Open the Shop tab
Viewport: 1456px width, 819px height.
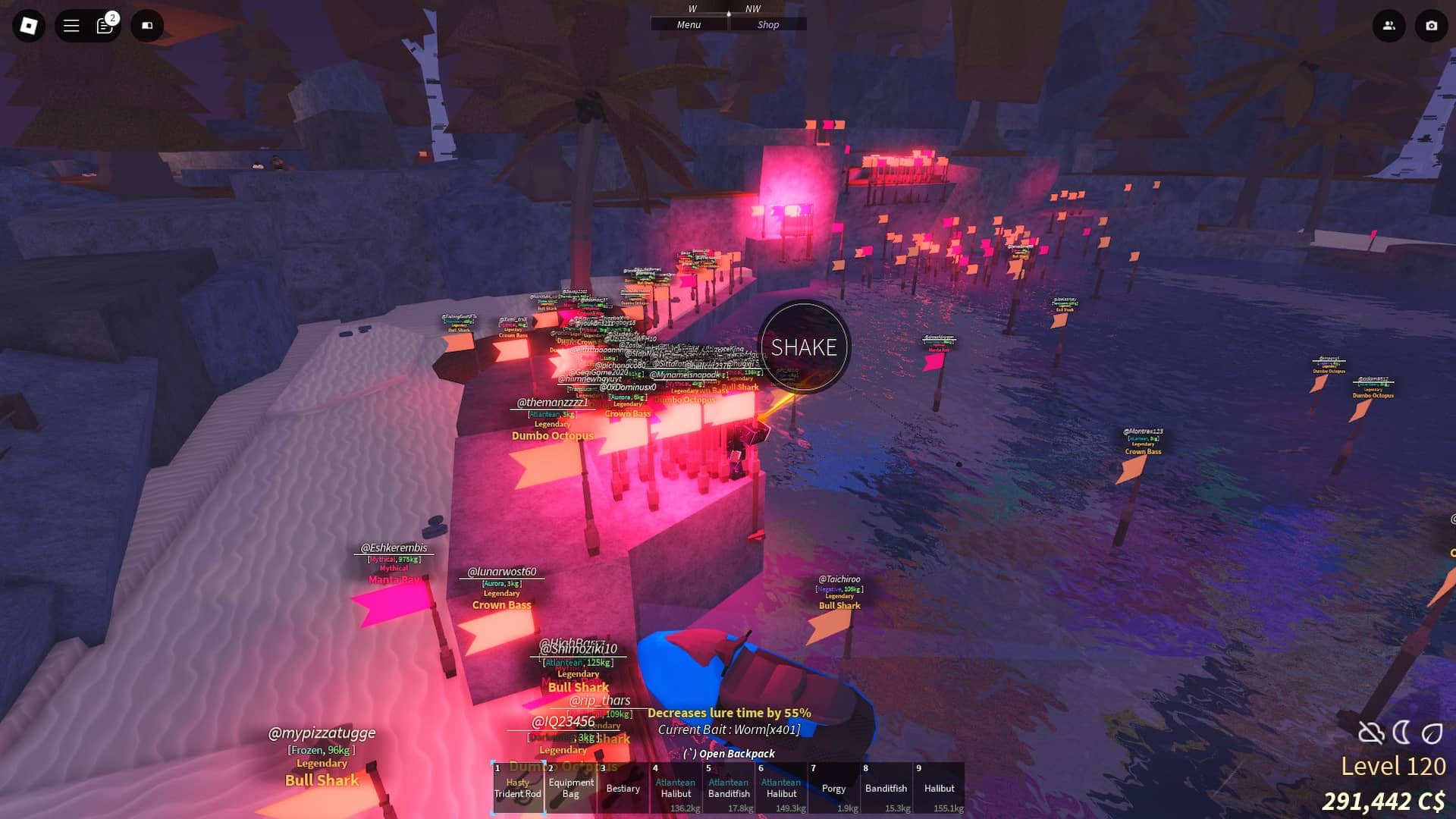coord(768,24)
